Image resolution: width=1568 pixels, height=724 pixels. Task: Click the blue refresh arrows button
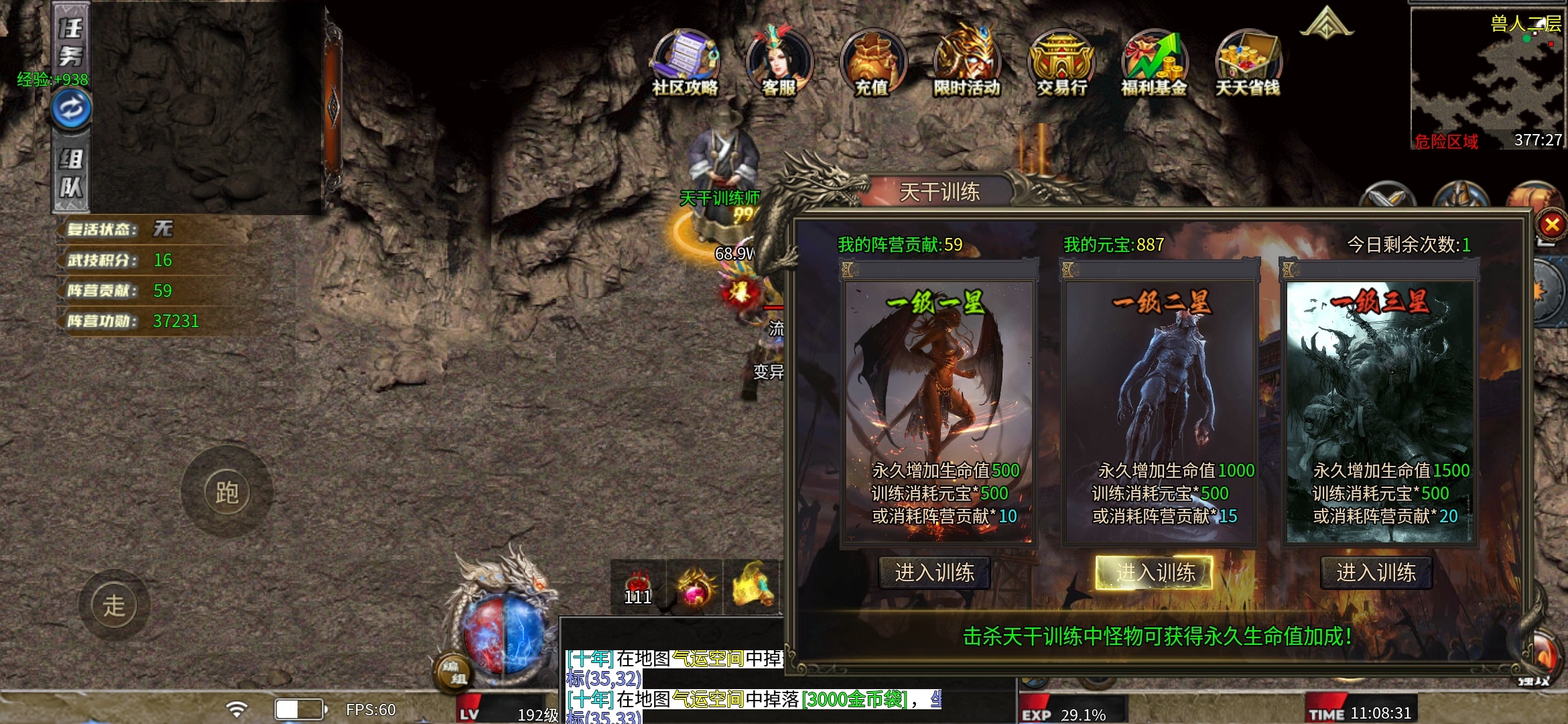click(x=72, y=109)
